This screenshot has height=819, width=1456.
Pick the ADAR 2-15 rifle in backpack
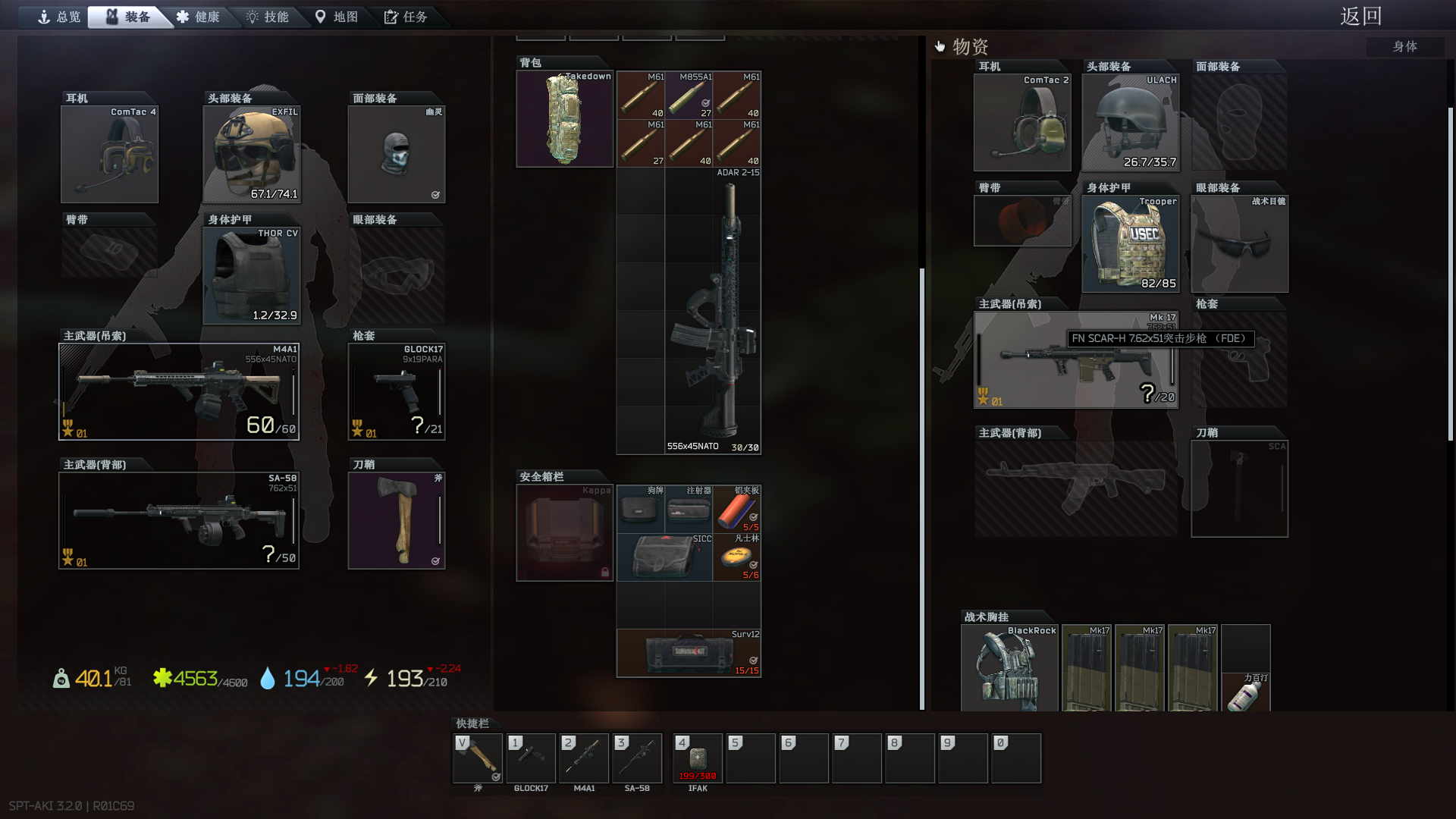click(713, 311)
